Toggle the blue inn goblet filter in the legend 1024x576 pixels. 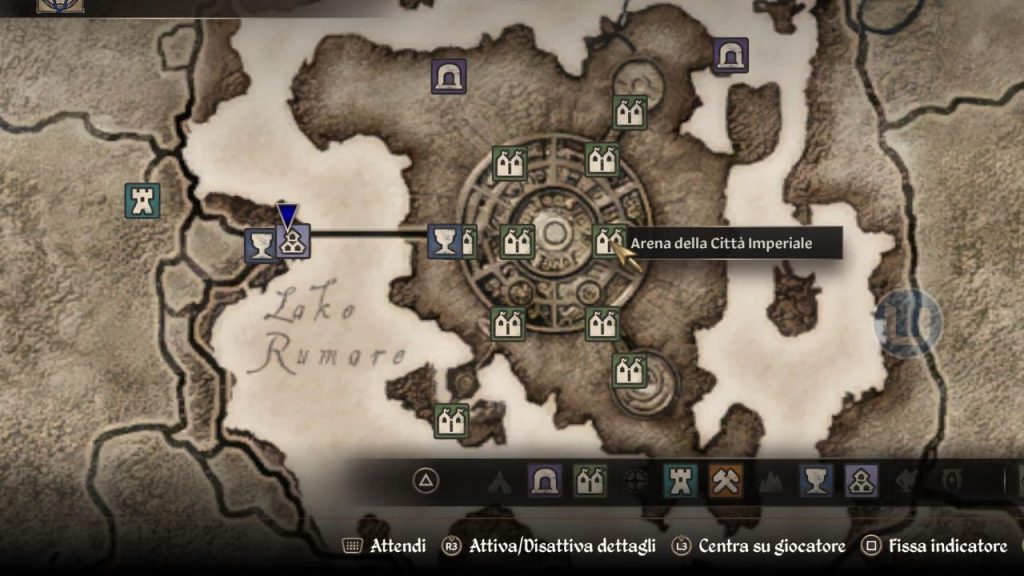pos(816,481)
